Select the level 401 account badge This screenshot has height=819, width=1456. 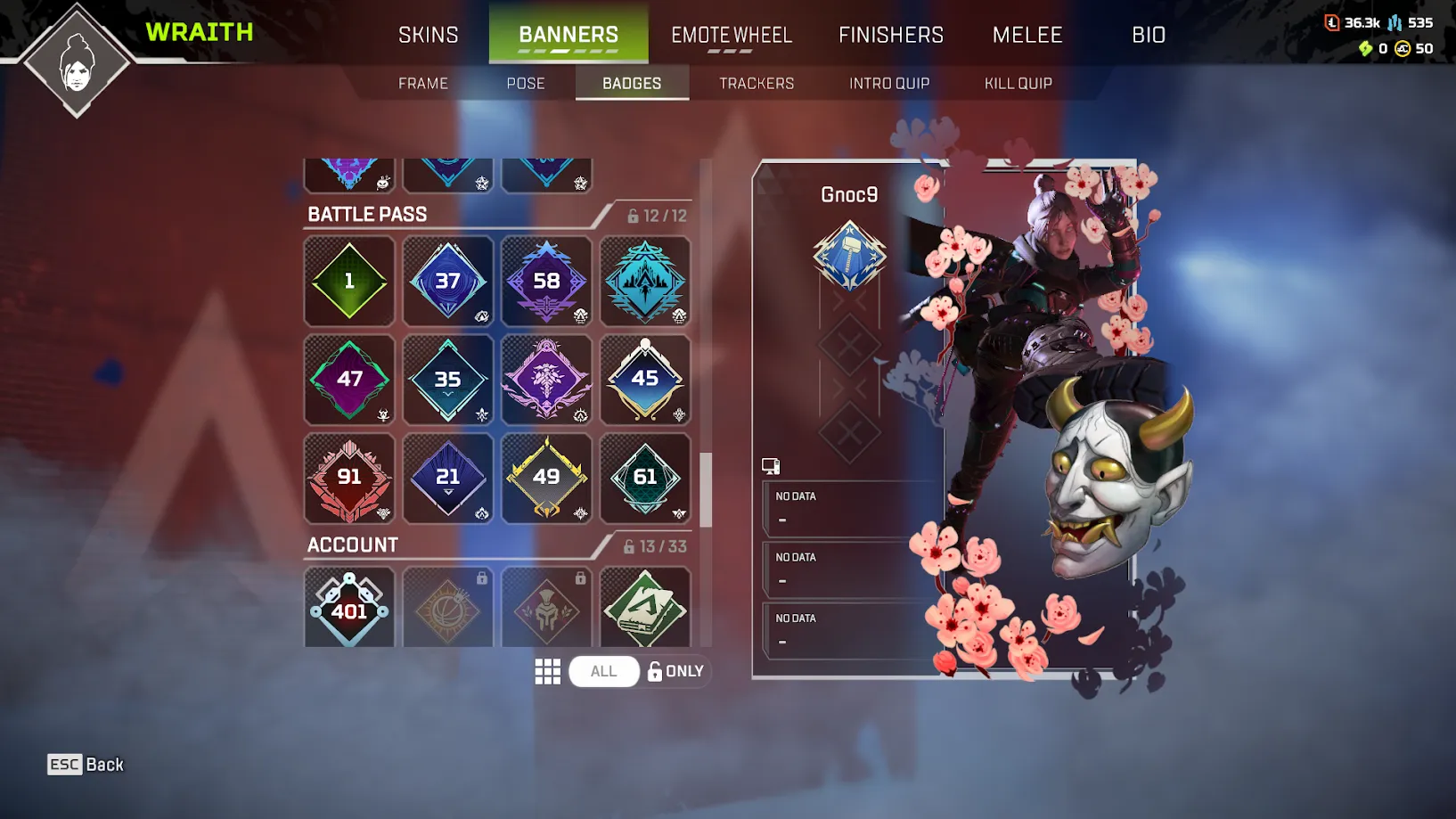coord(349,607)
